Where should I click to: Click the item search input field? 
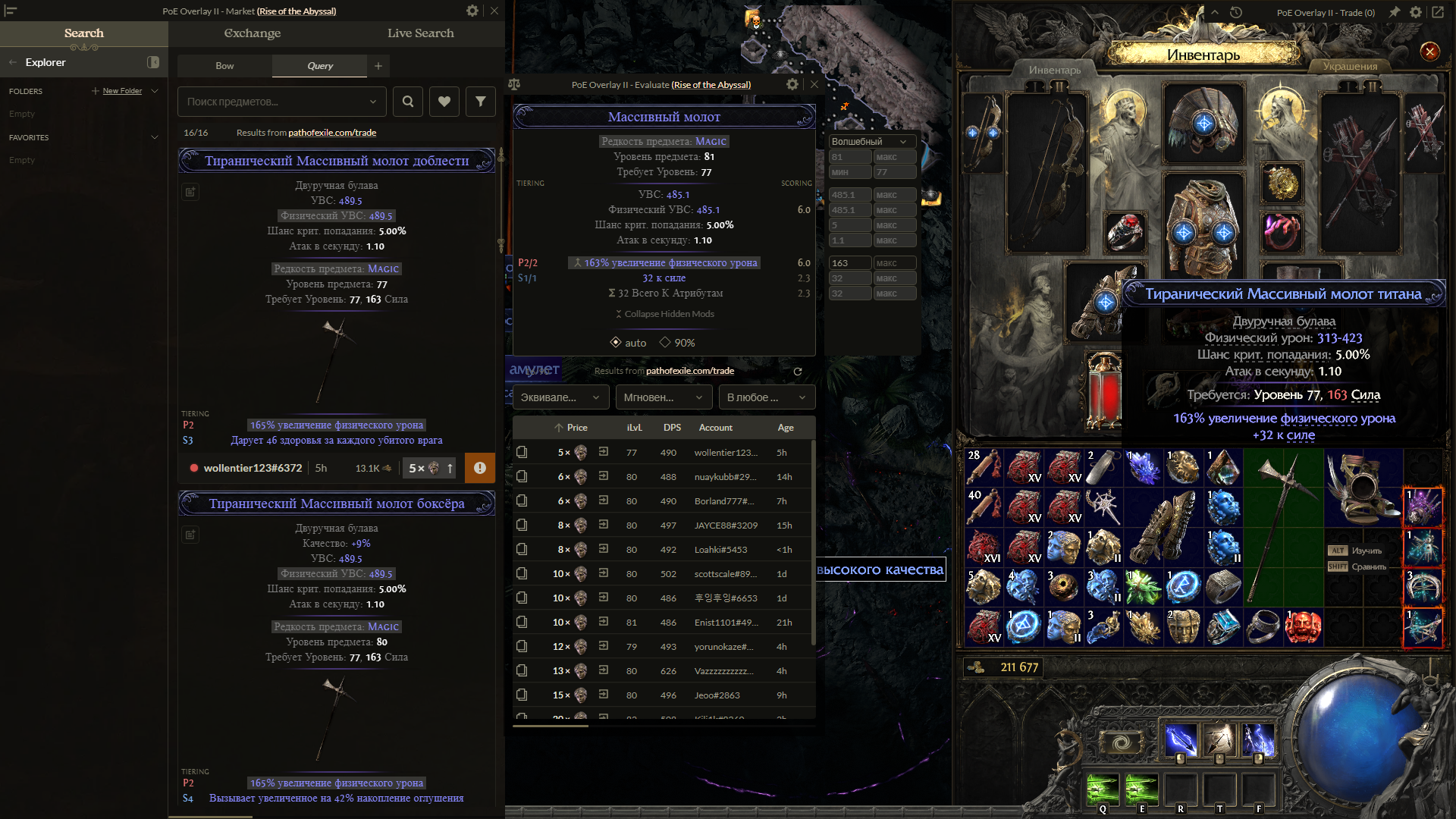coord(273,102)
